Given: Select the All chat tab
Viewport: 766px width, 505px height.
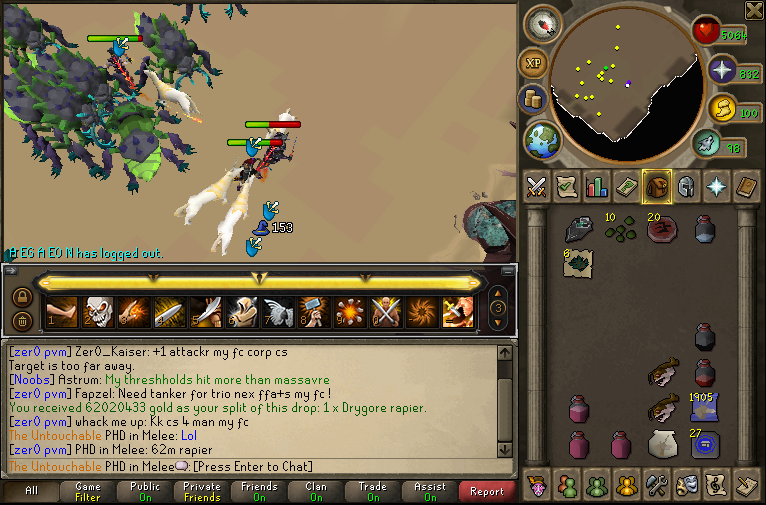Looking at the screenshot, I should [30, 491].
